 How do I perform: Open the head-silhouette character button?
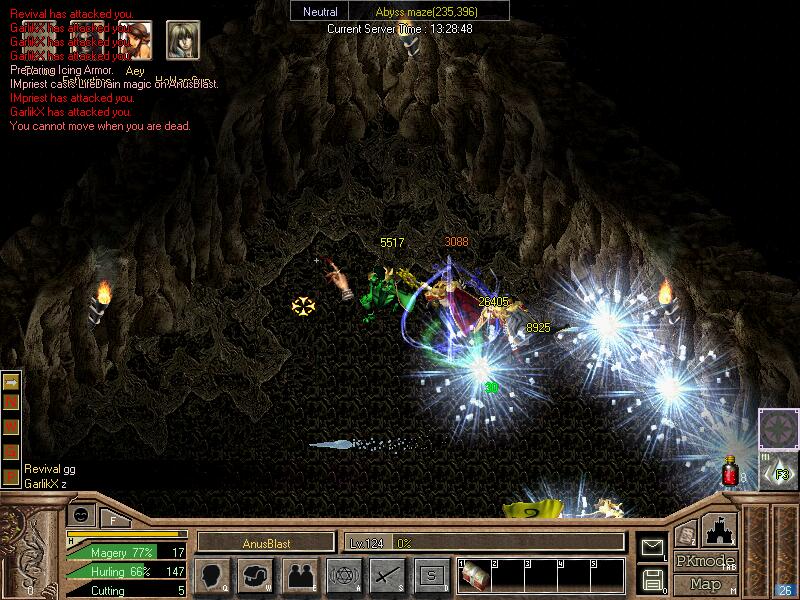click(212, 576)
